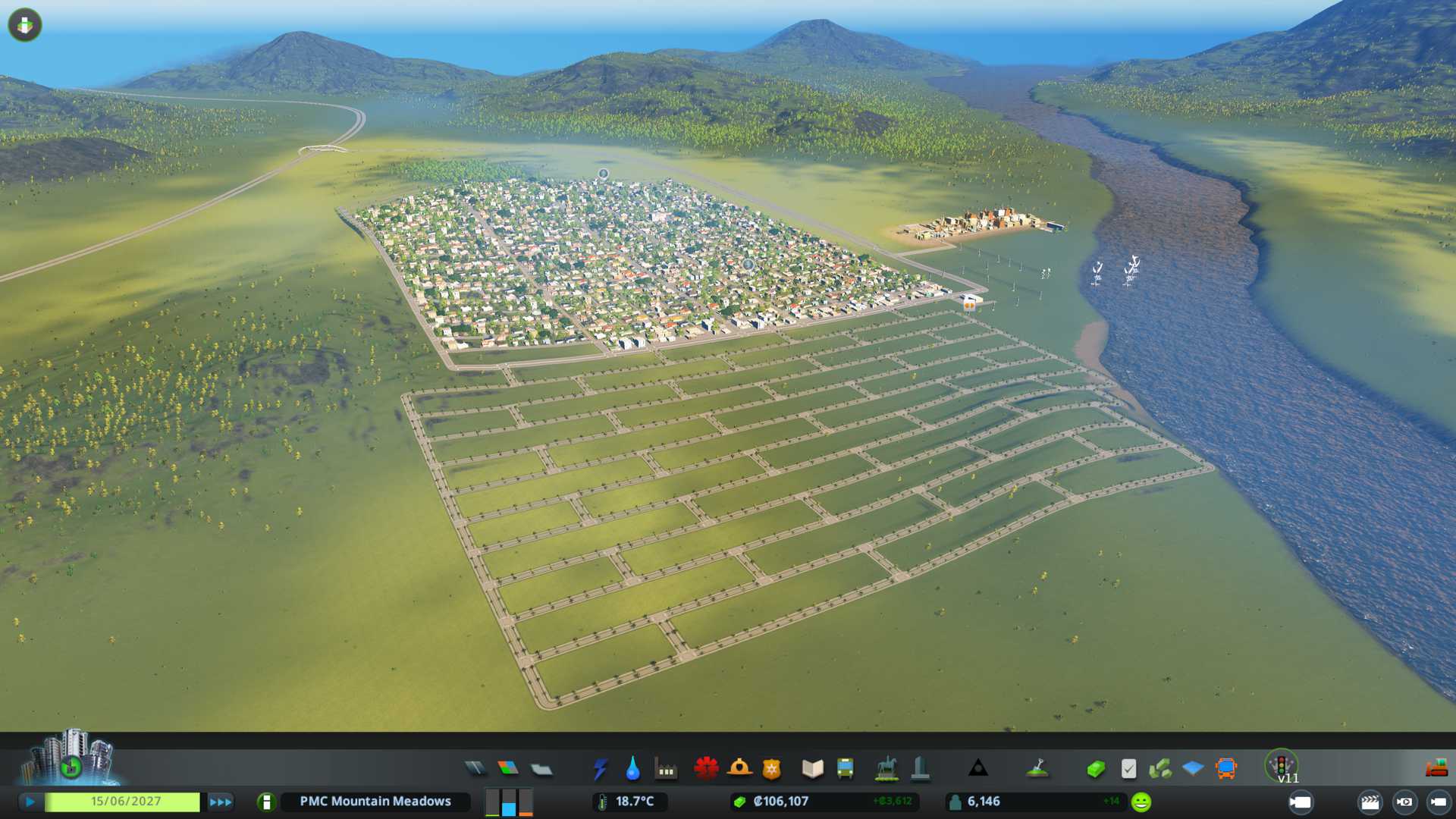Open the Police badge menu

click(x=772, y=769)
